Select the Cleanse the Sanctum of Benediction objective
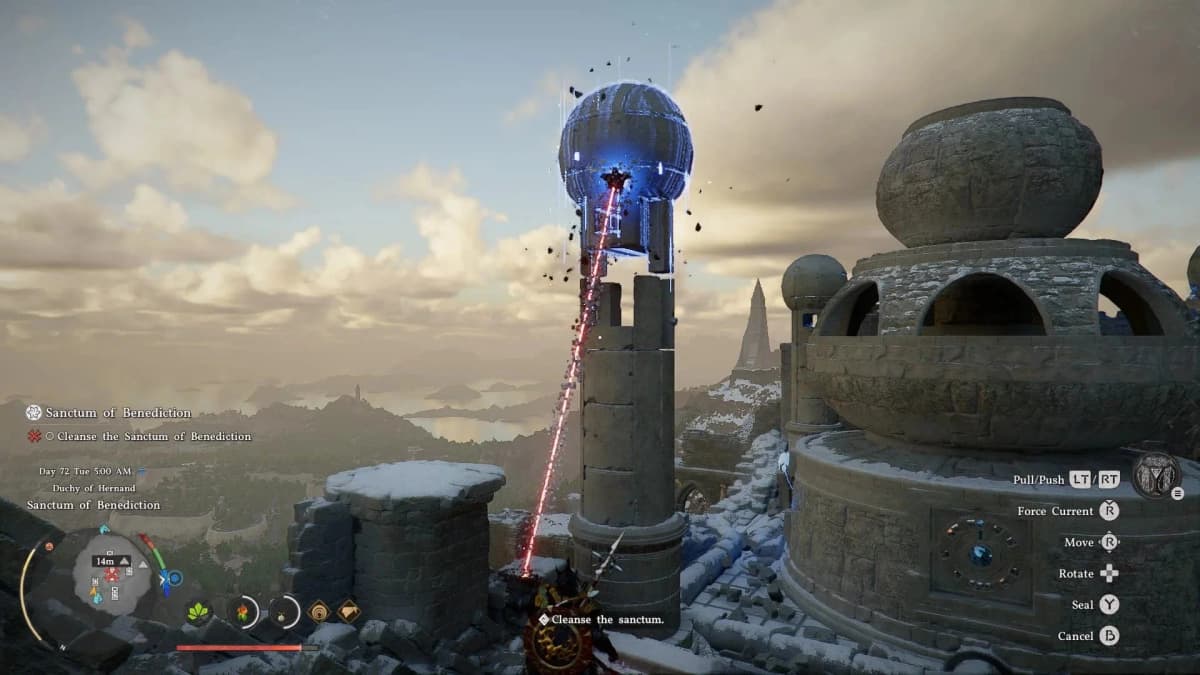This screenshot has width=1200, height=675. (154, 437)
